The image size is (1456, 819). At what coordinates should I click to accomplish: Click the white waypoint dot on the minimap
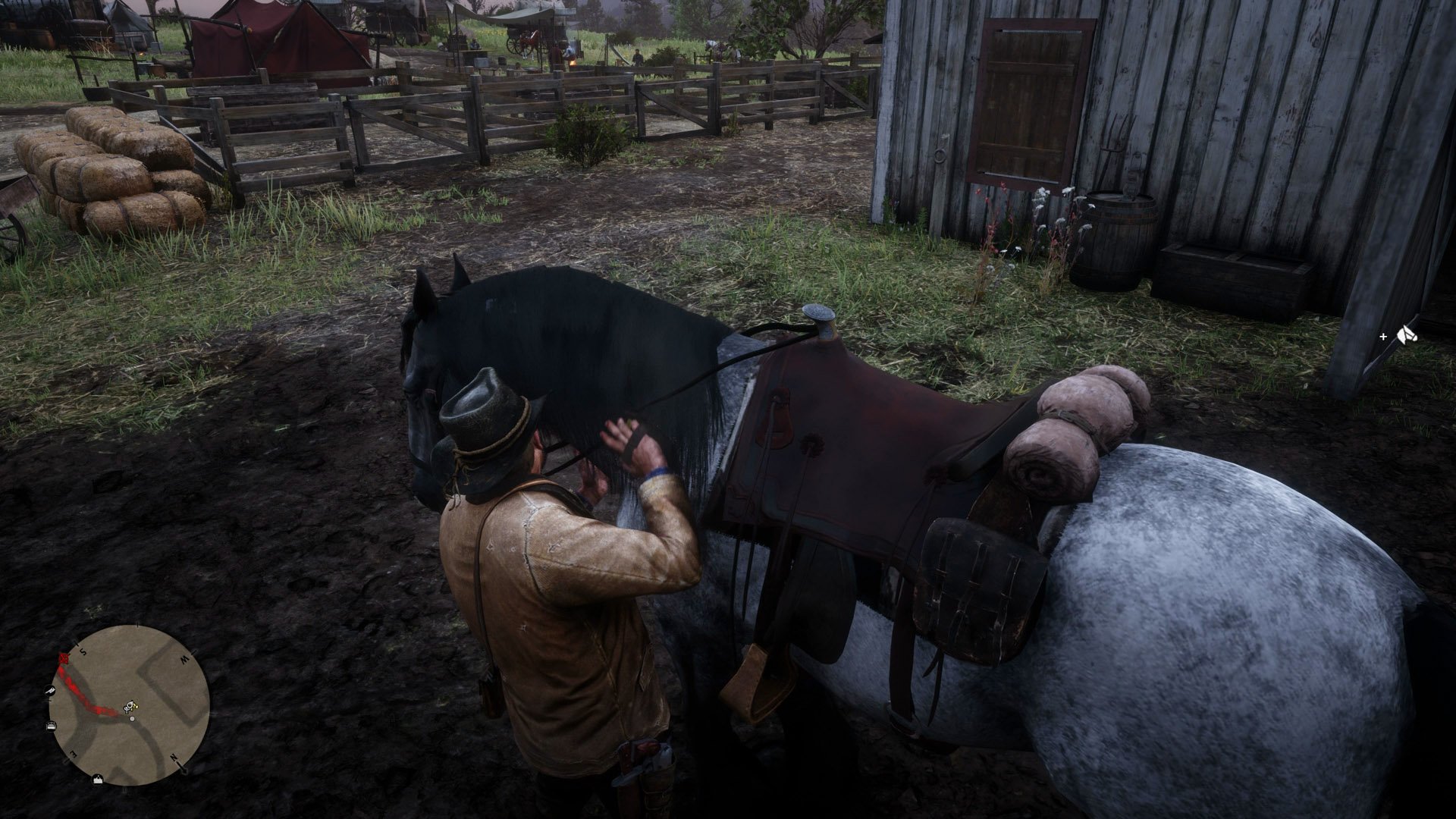pos(132,719)
